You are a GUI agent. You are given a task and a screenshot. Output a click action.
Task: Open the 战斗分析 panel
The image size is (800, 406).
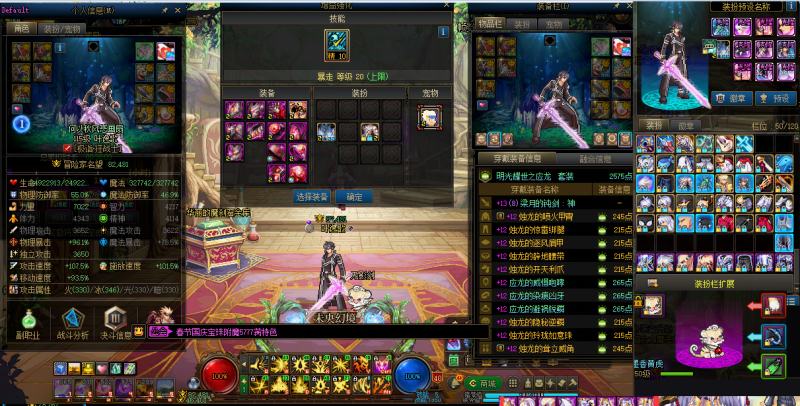click(x=73, y=318)
